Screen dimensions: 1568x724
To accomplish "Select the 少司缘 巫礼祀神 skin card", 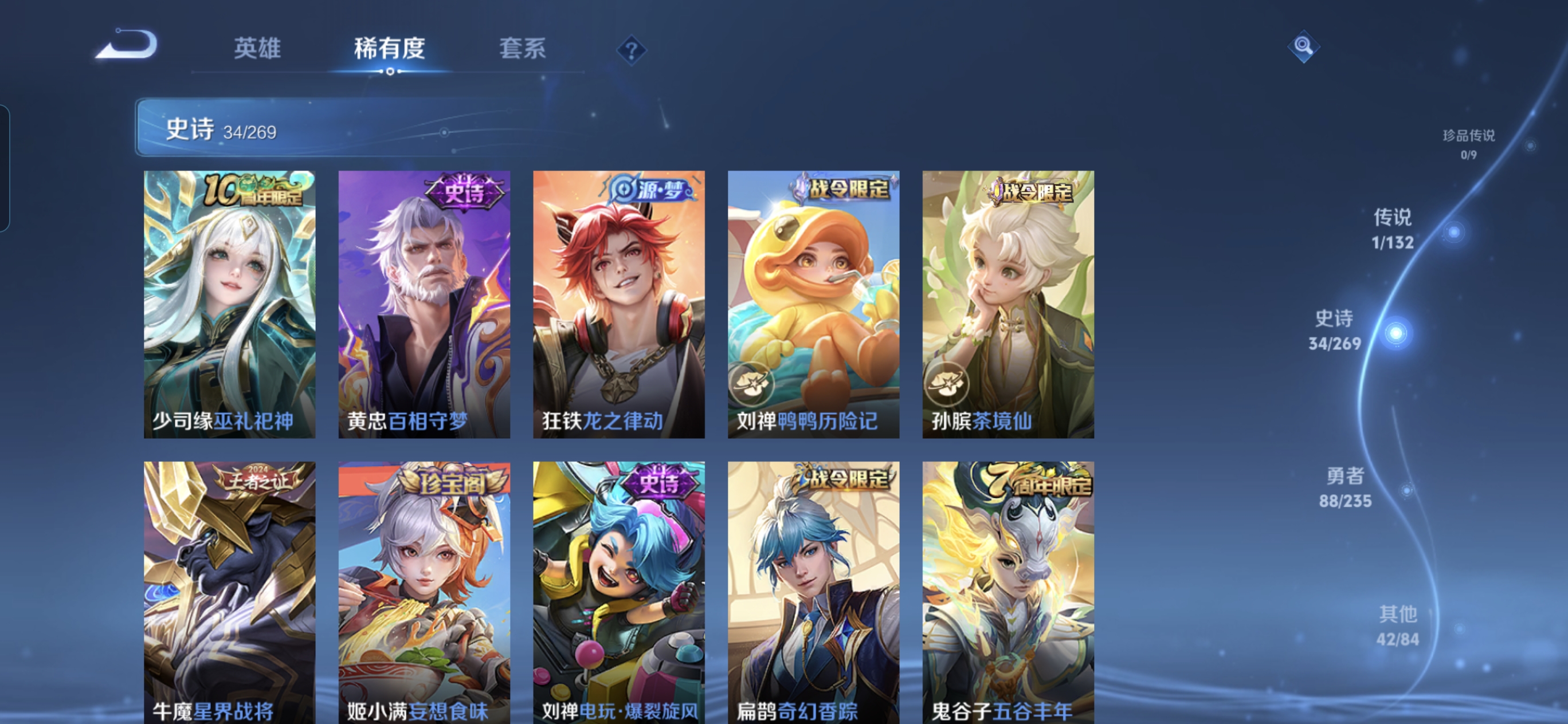I will 229,304.
